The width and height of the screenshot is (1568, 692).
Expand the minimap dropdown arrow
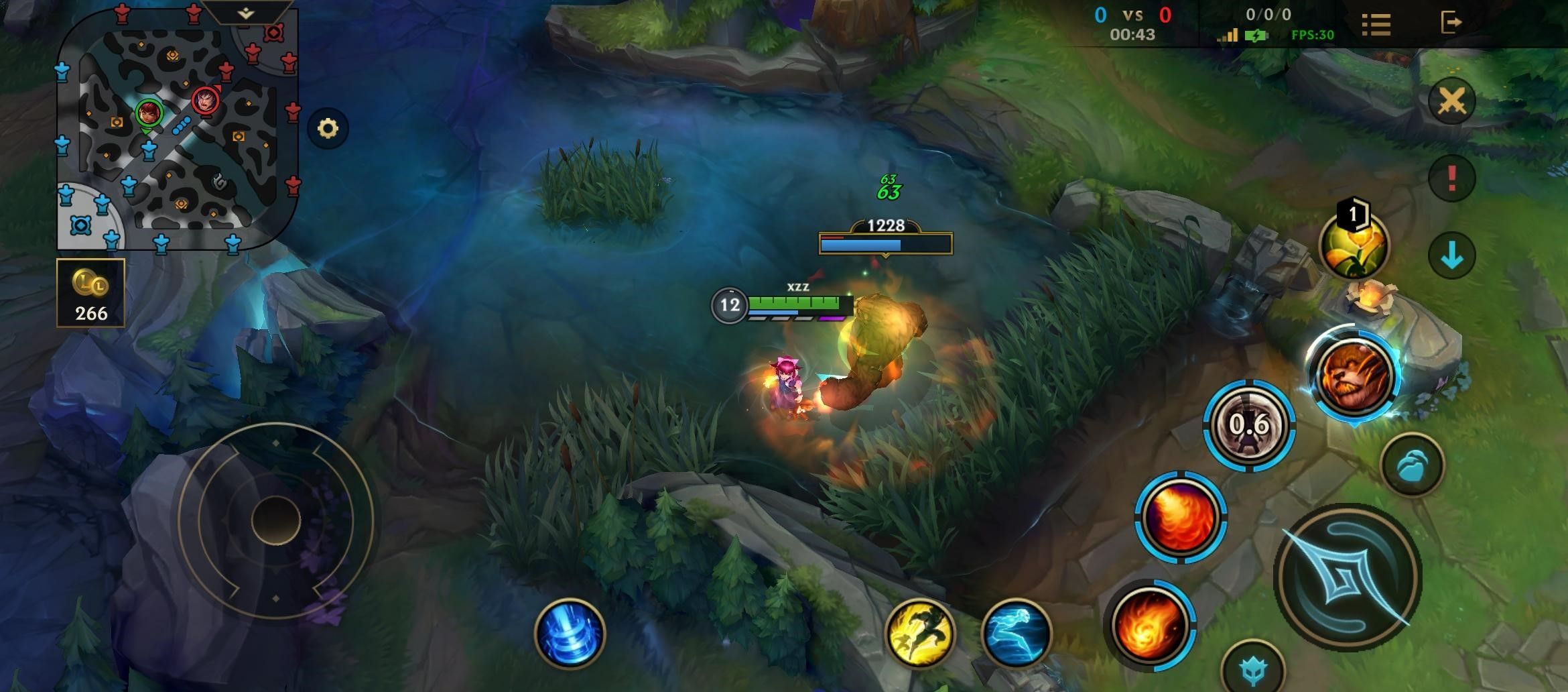click(x=246, y=12)
